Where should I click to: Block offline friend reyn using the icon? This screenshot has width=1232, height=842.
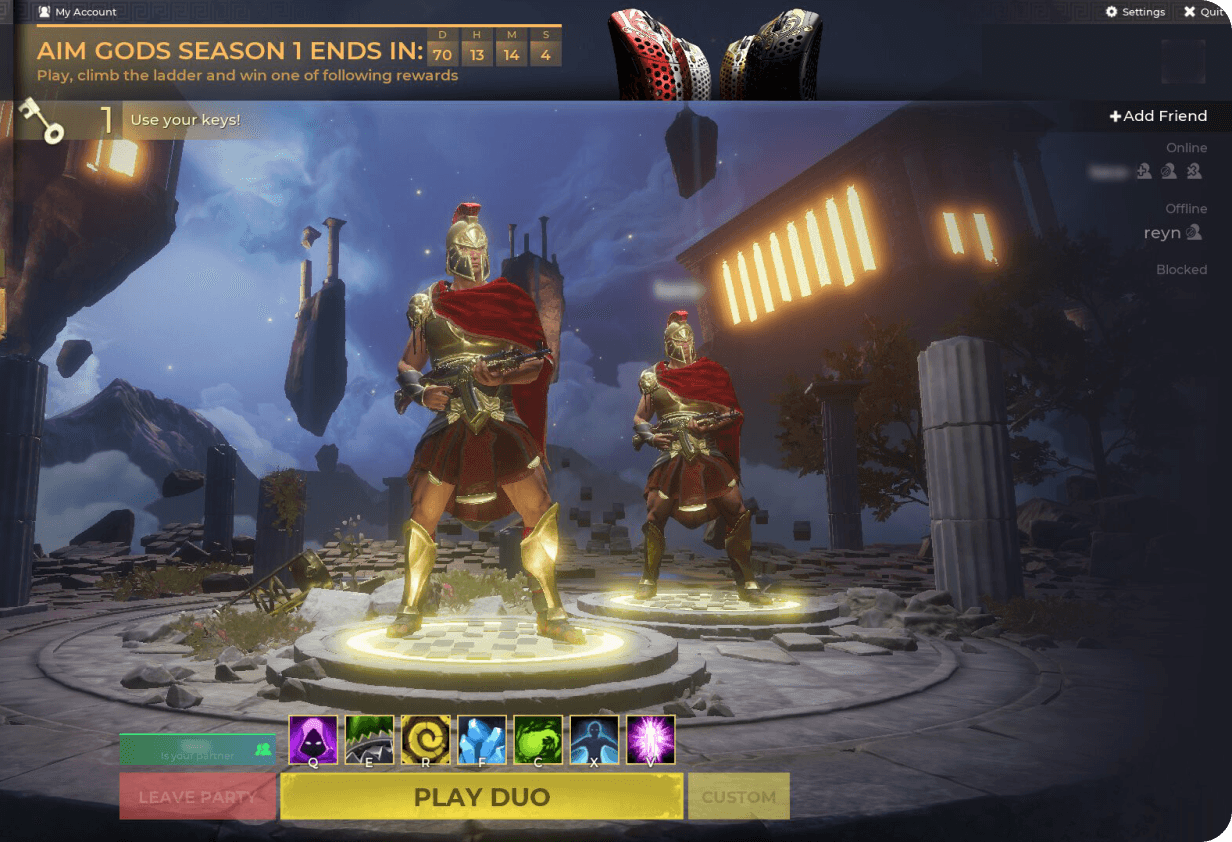pyautogui.click(x=1193, y=233)
